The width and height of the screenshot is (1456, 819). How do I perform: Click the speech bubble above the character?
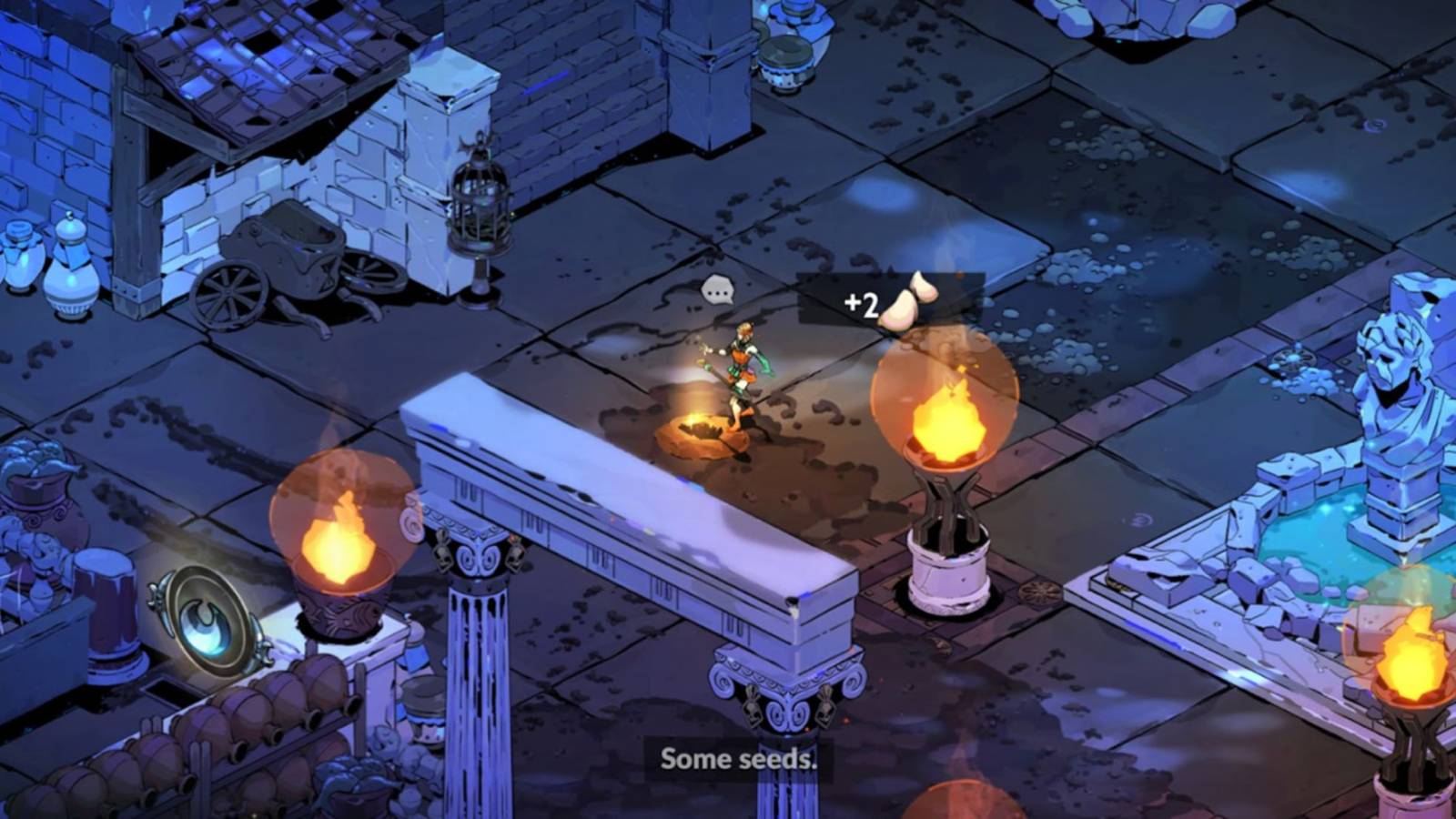click(x=719, y=289)
